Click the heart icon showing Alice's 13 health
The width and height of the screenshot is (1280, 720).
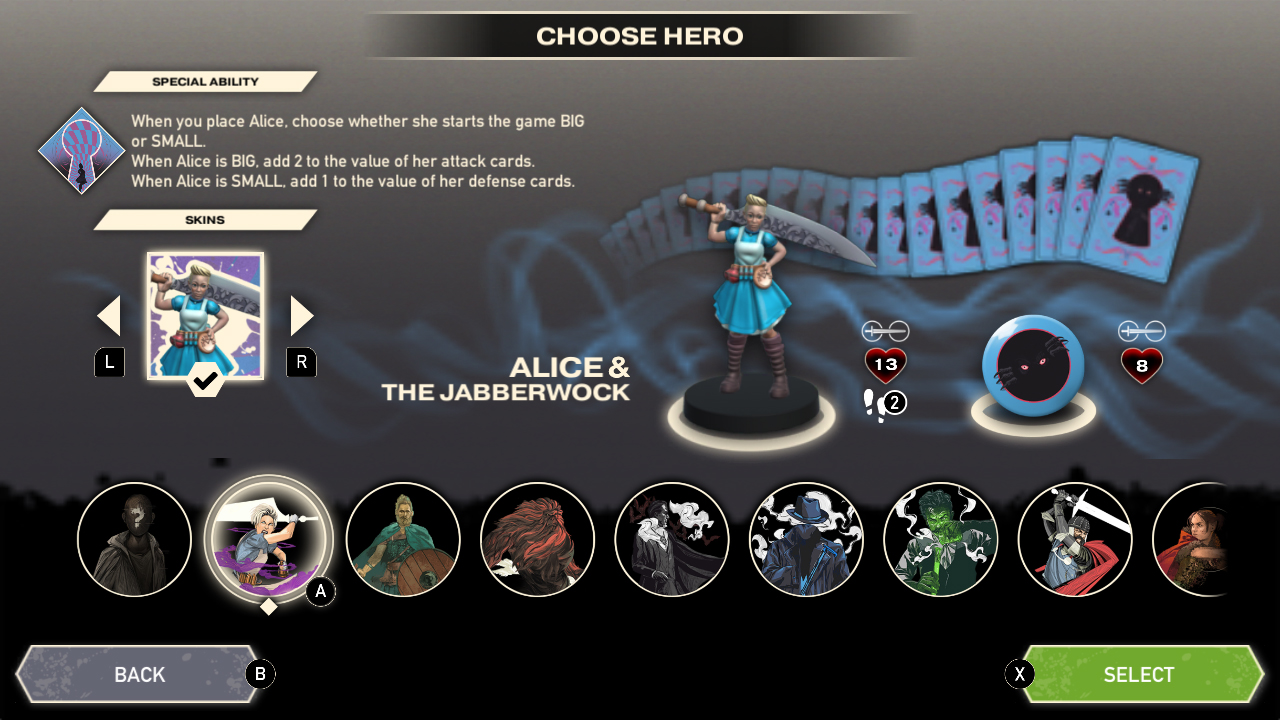884,365
